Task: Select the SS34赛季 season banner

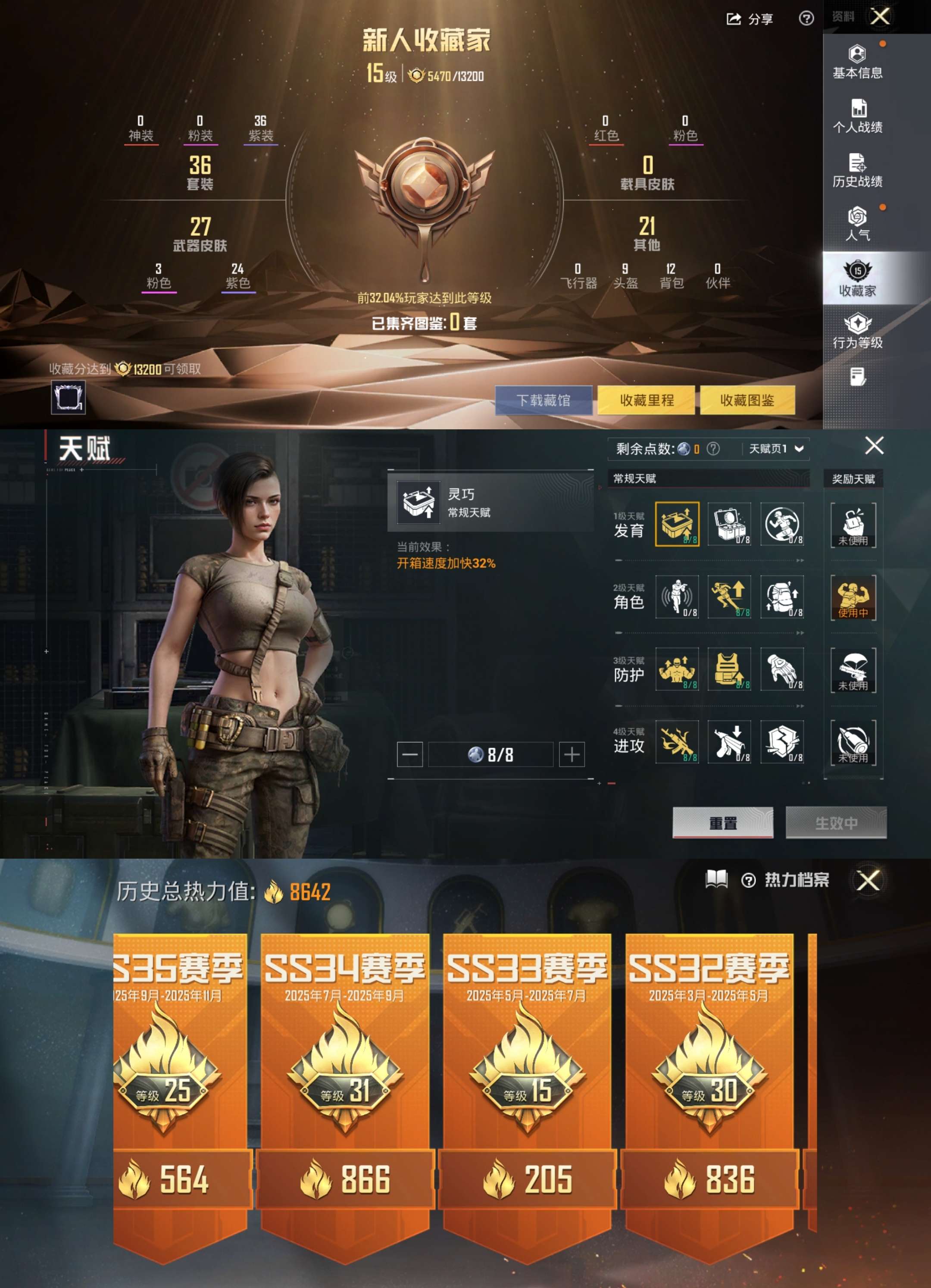Action: tap(344, 1079)
